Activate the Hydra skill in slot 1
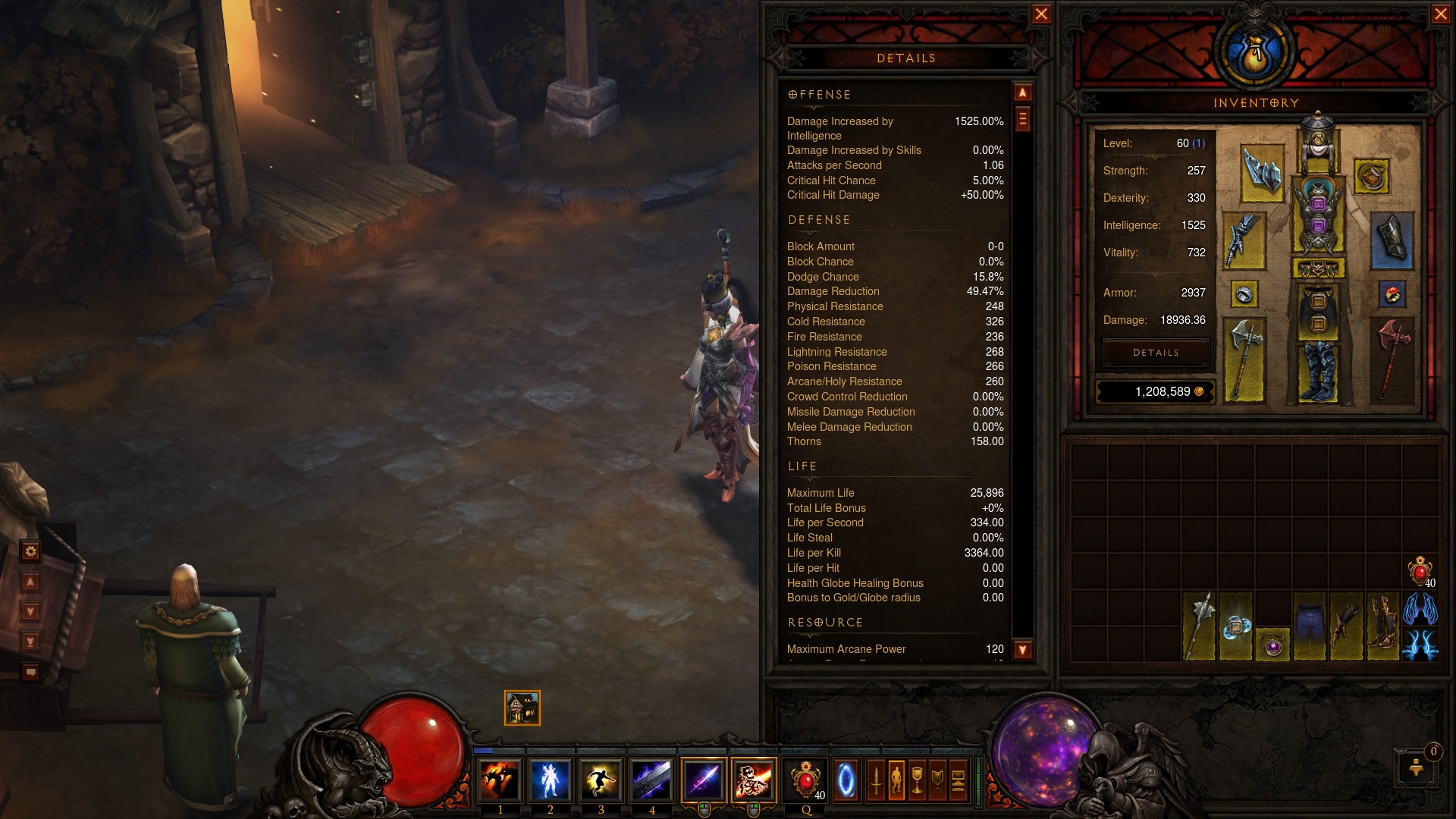This screenshot has width=1456, height=819. coord(499,780)
